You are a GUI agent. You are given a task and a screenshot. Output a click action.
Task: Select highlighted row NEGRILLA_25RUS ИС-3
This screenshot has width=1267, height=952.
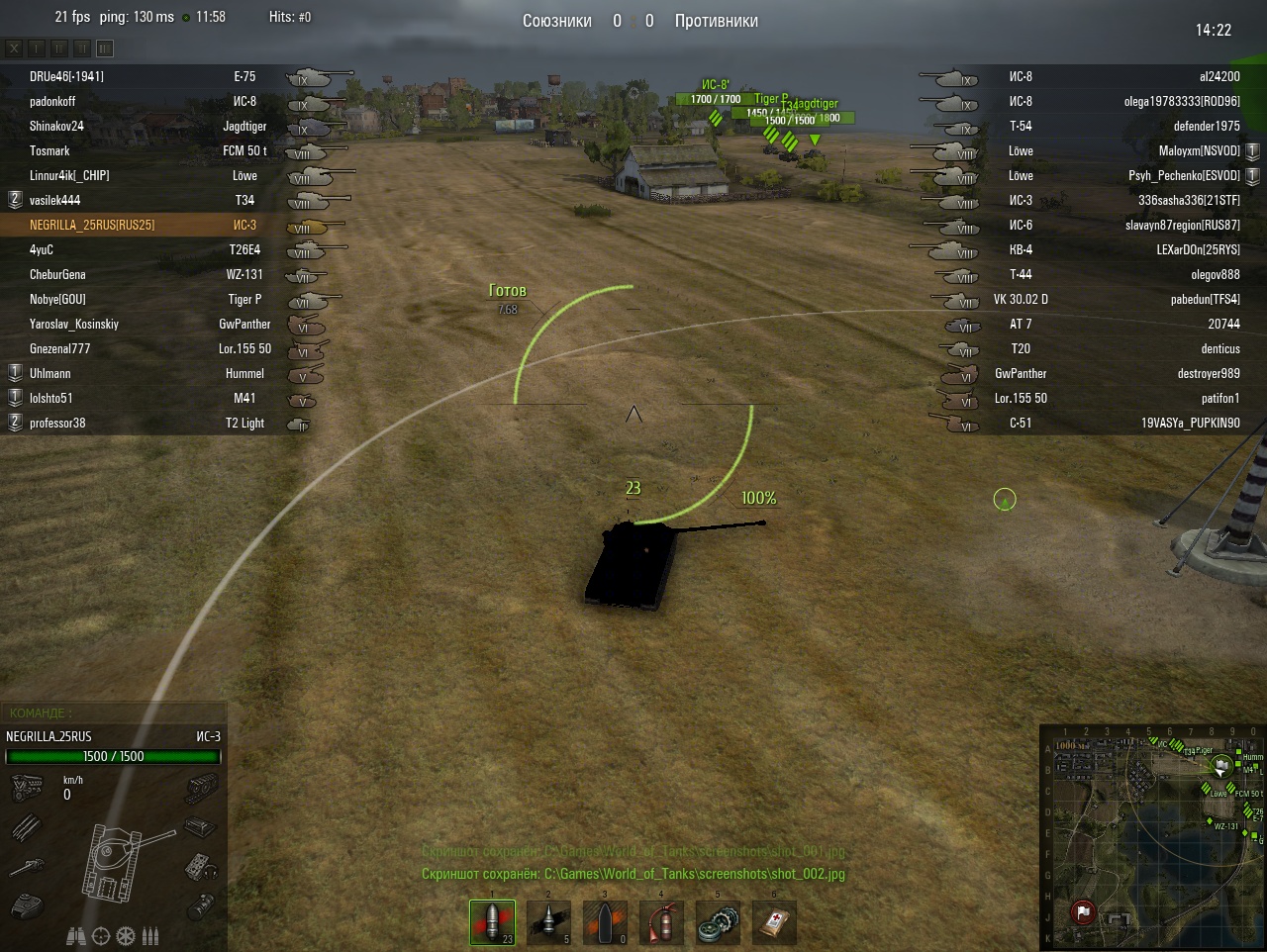(x=92, y=225)
